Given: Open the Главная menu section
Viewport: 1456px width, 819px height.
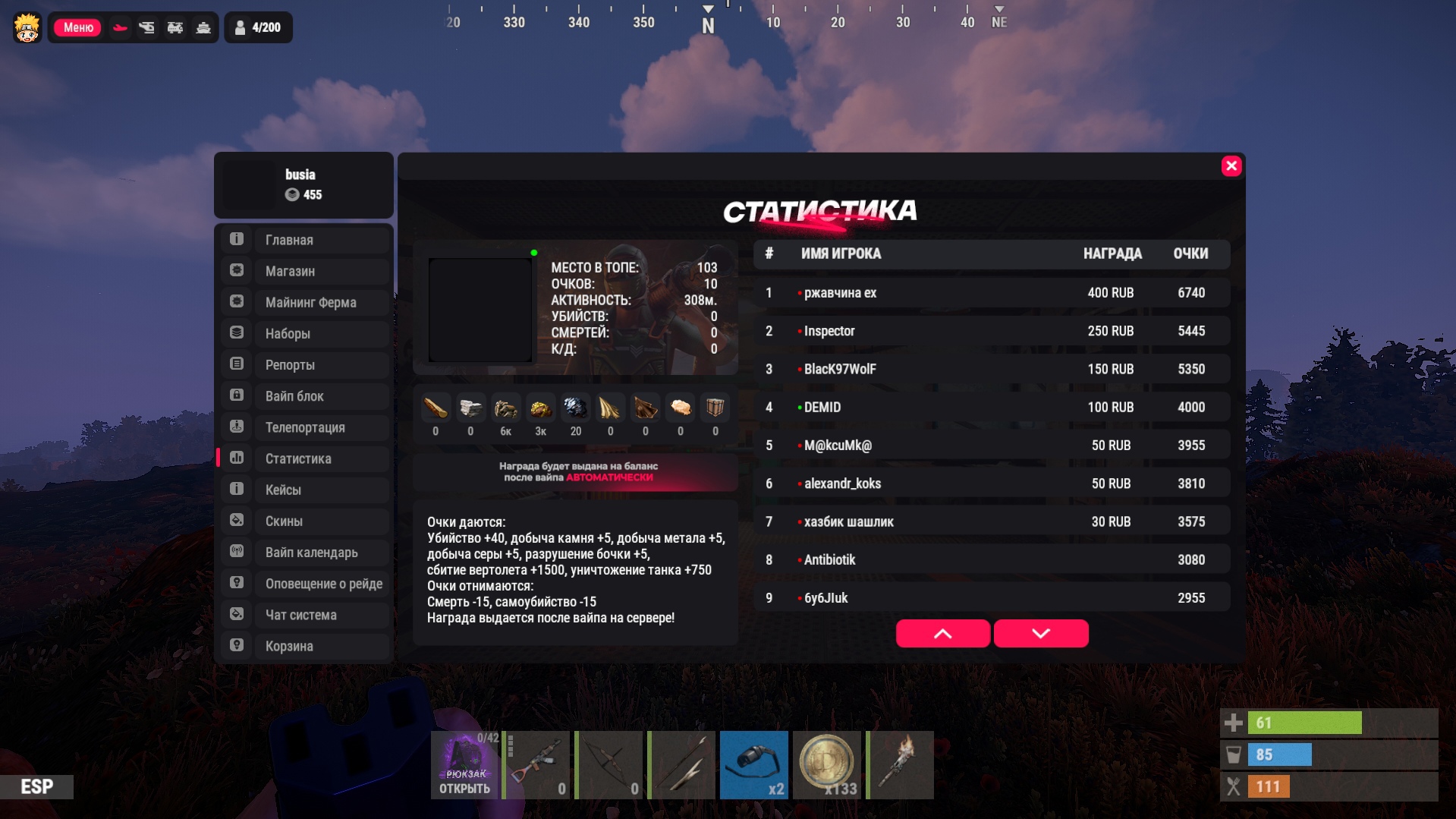Looking at the screenshot, I should pos(305,240).
